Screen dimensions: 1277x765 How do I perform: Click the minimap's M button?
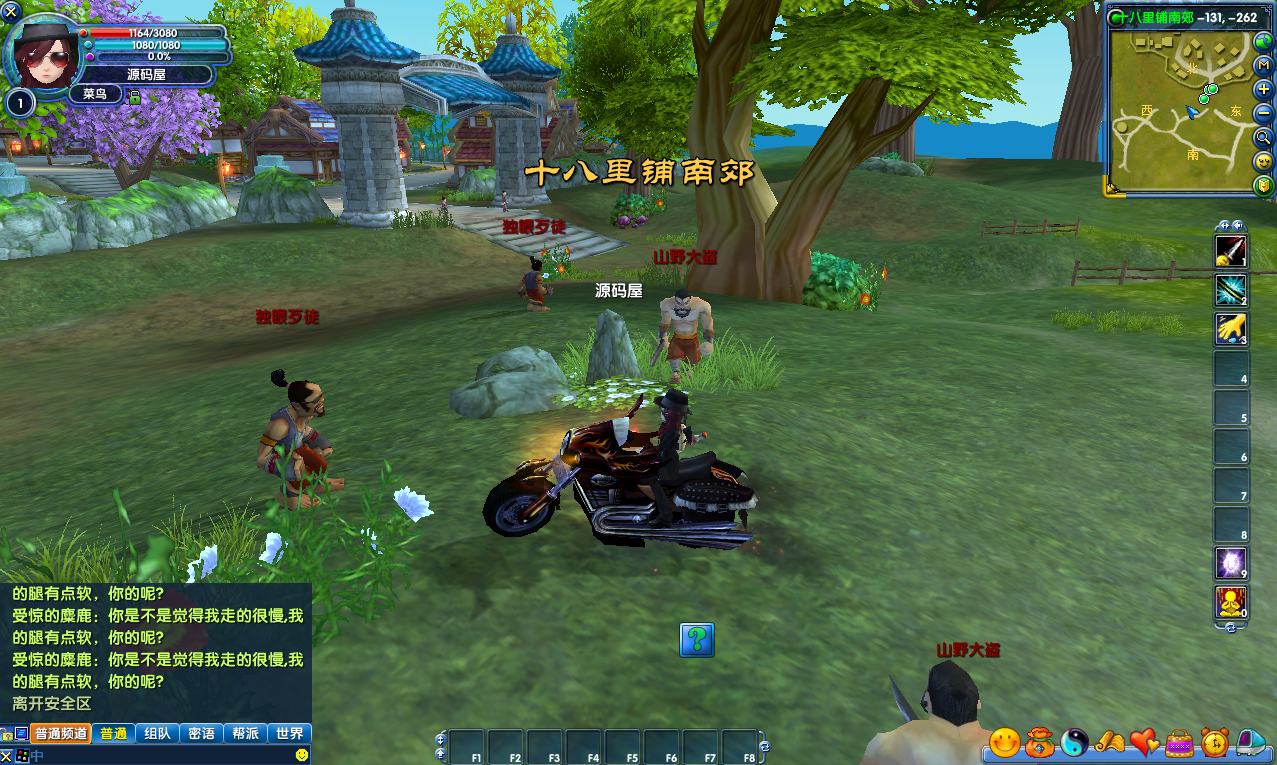[x=1264, y=66]
